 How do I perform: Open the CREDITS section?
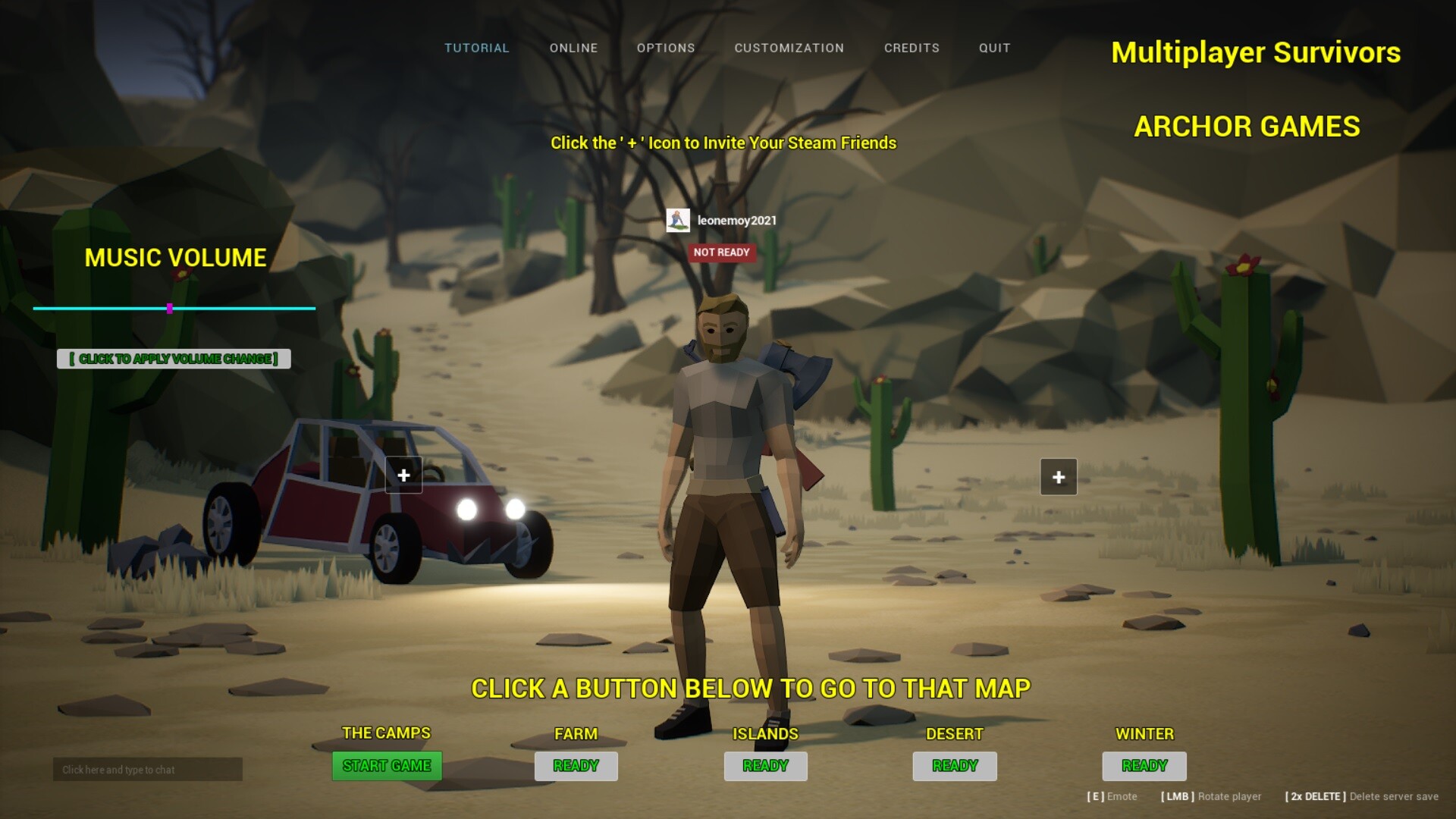(x=912, y=48)
